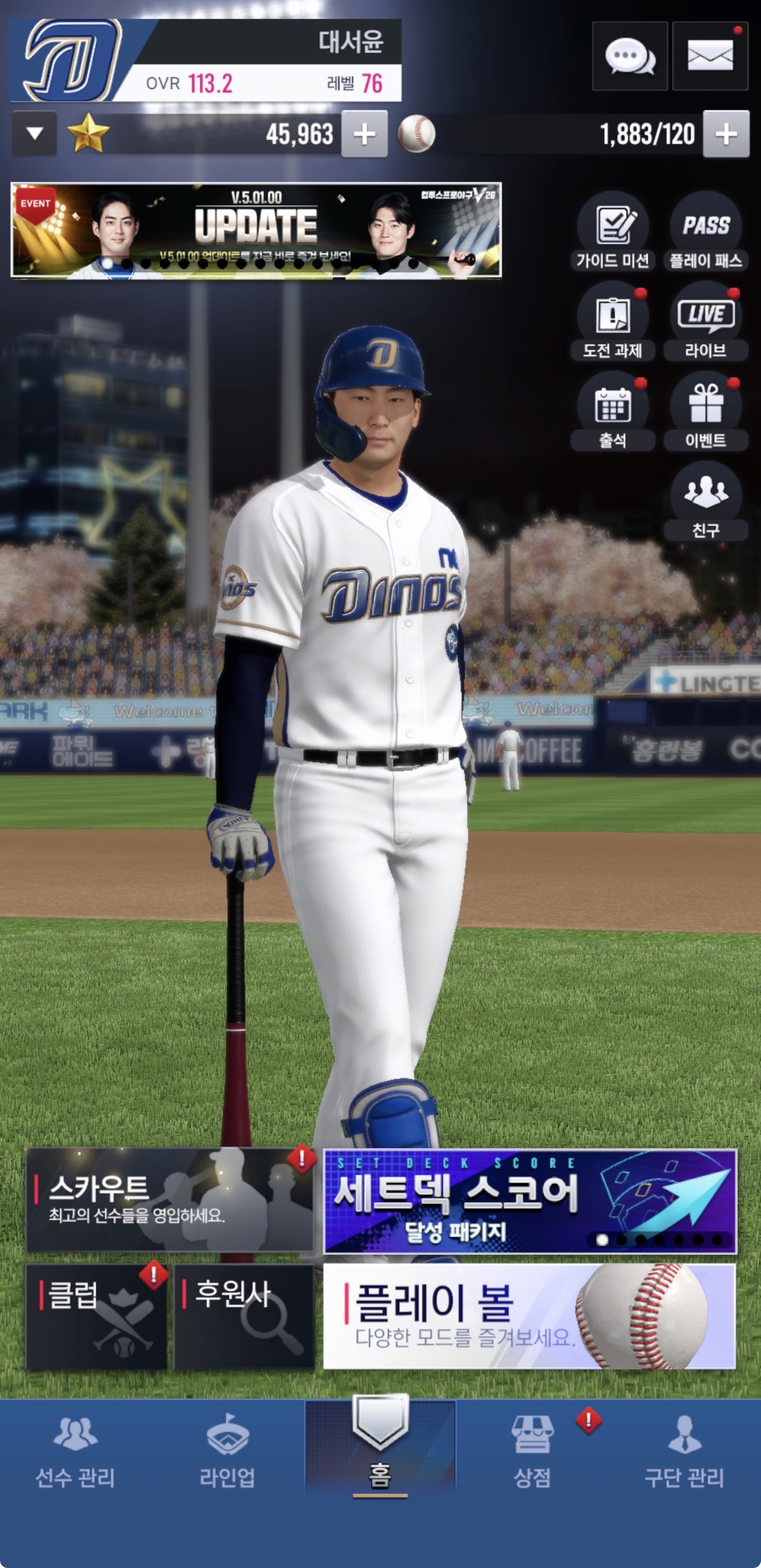This screenshot has height=1568, width=761.
Task: Open the 이벤트 gift box menu
Action: tap(705, 412)
